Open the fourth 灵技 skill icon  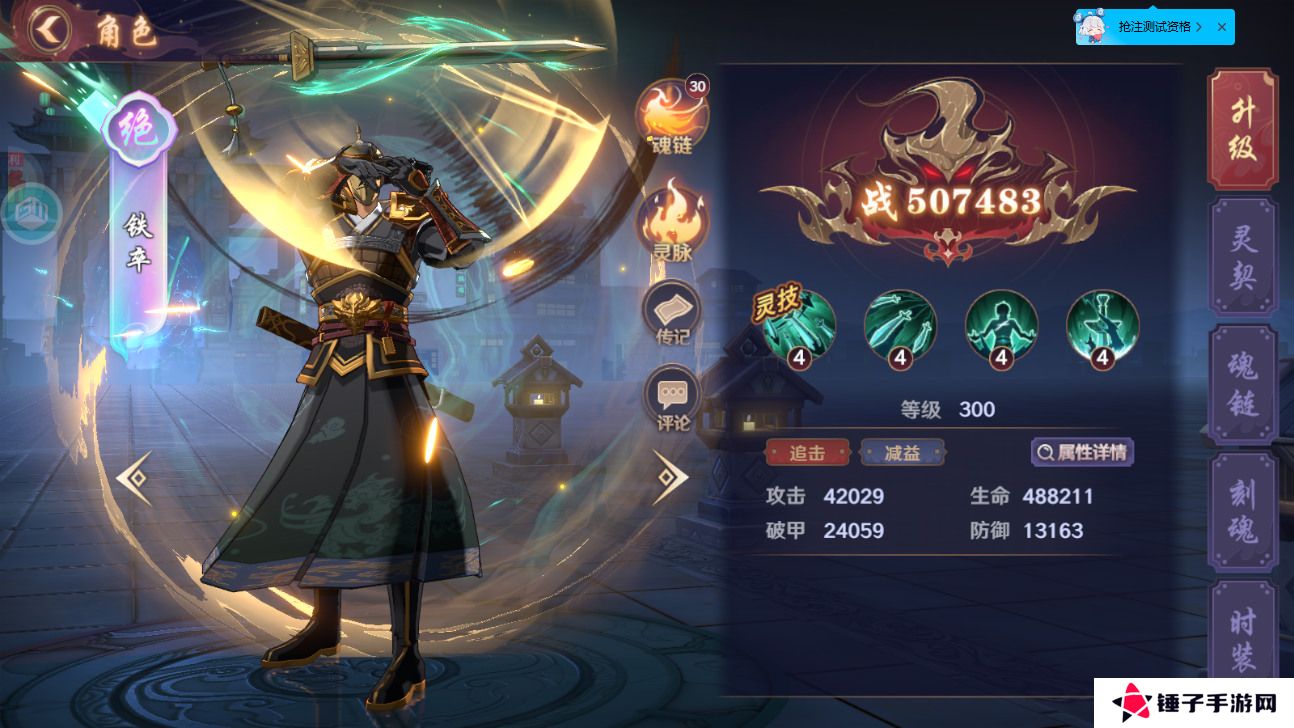(x=1100, y=328)
